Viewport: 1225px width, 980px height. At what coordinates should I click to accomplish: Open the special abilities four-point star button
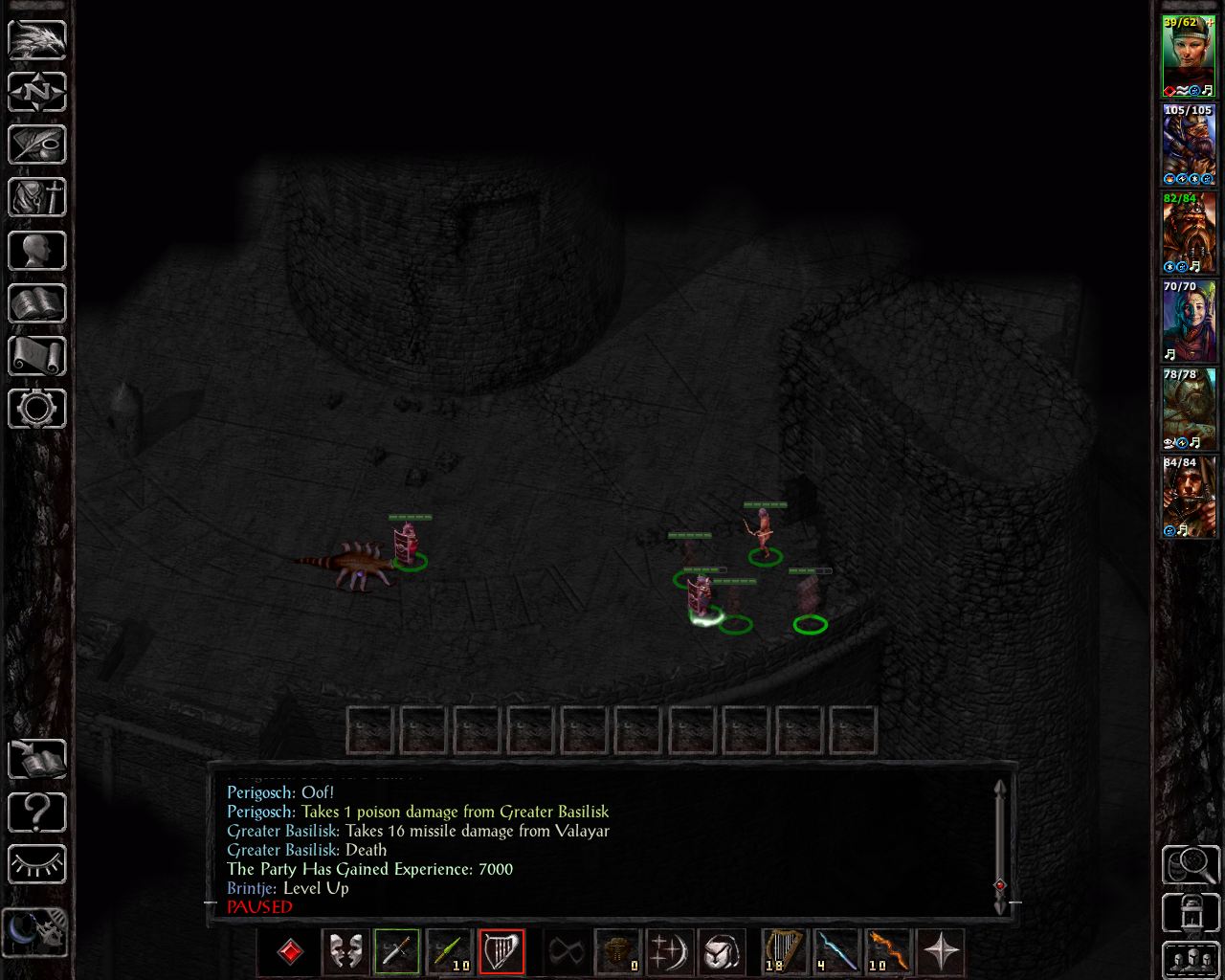pos(941,951)
